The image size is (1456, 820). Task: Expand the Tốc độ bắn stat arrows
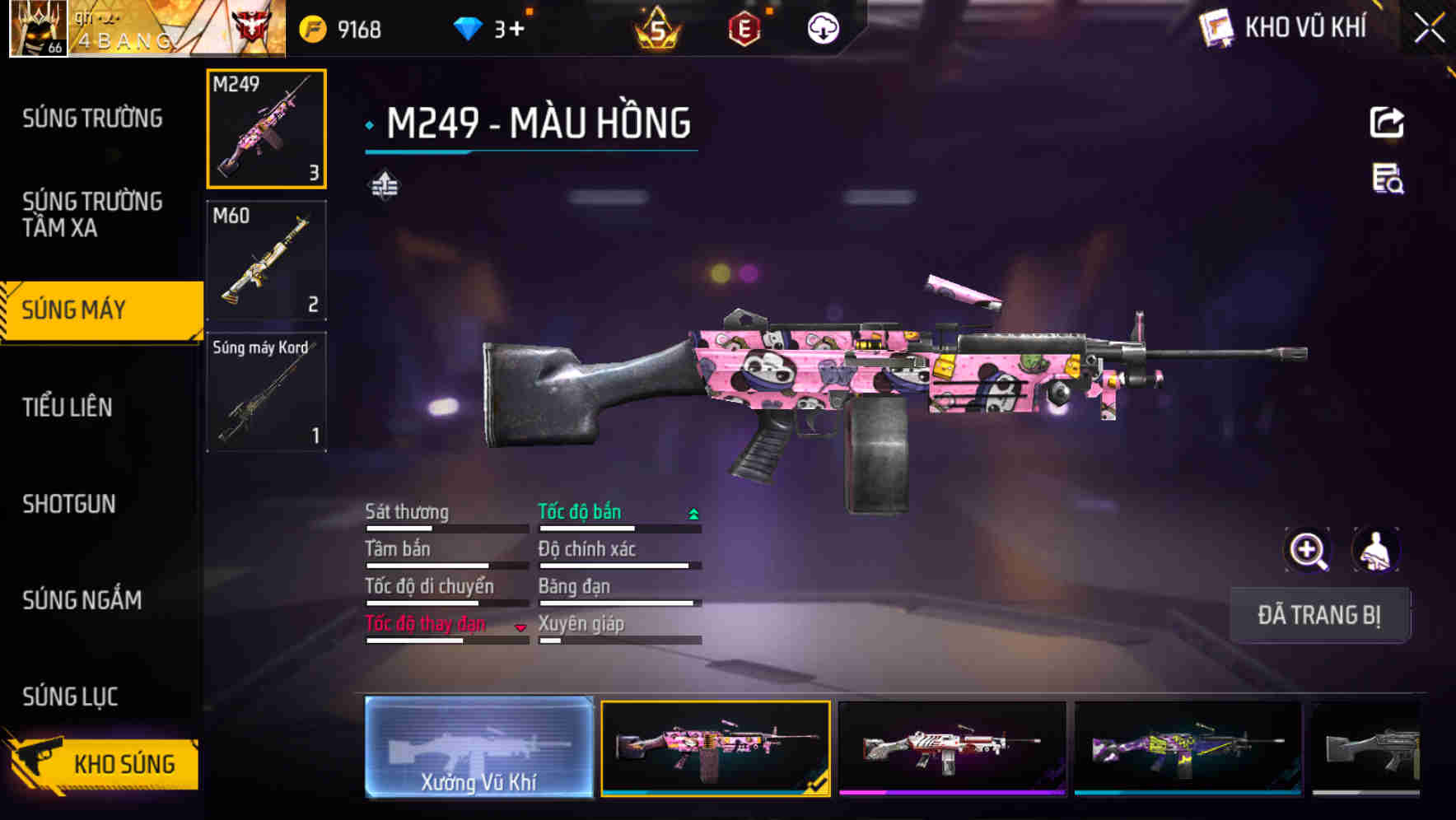[693, 512]
